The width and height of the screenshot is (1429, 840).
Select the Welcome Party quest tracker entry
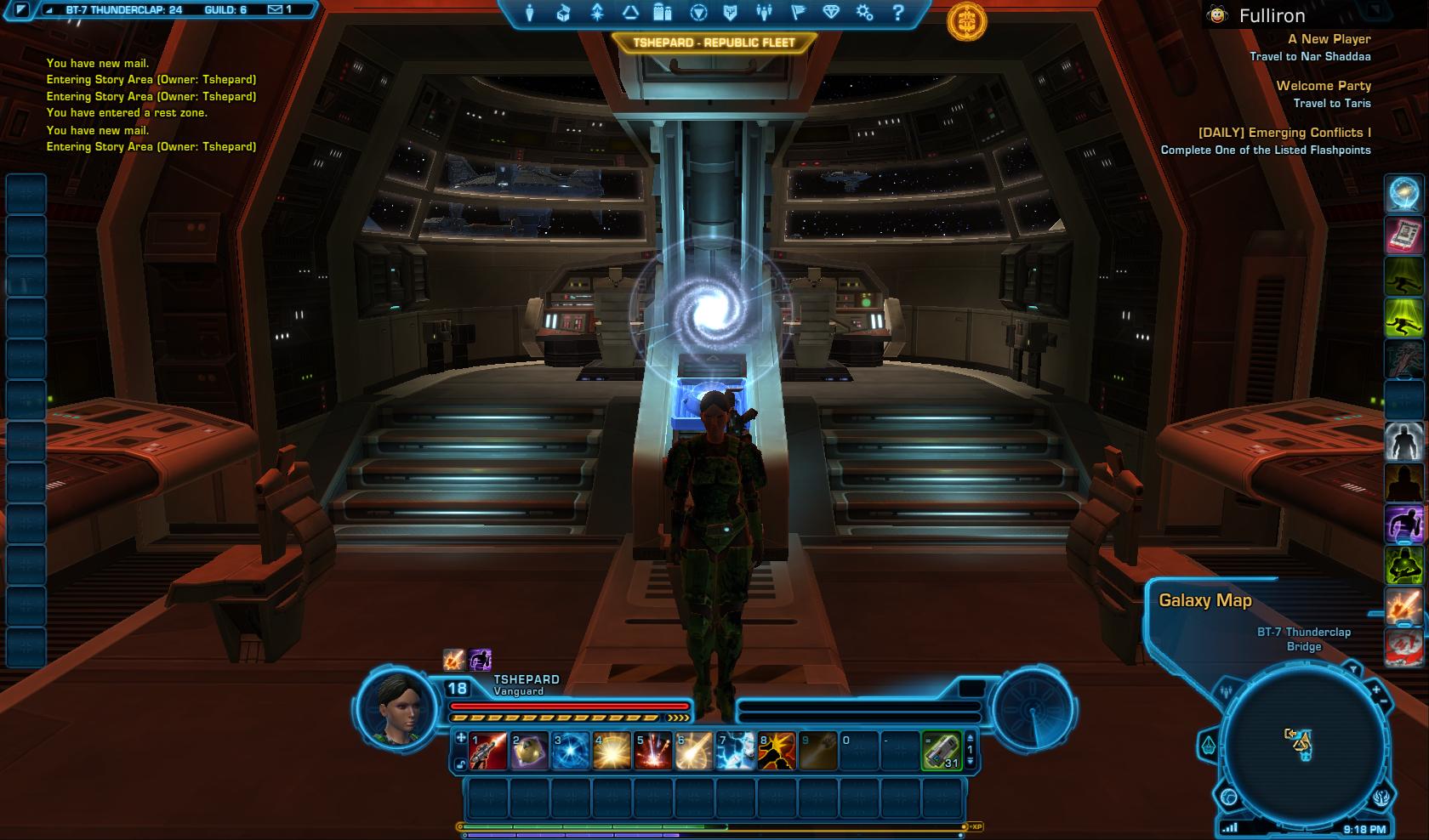[x=1324, y=86]
